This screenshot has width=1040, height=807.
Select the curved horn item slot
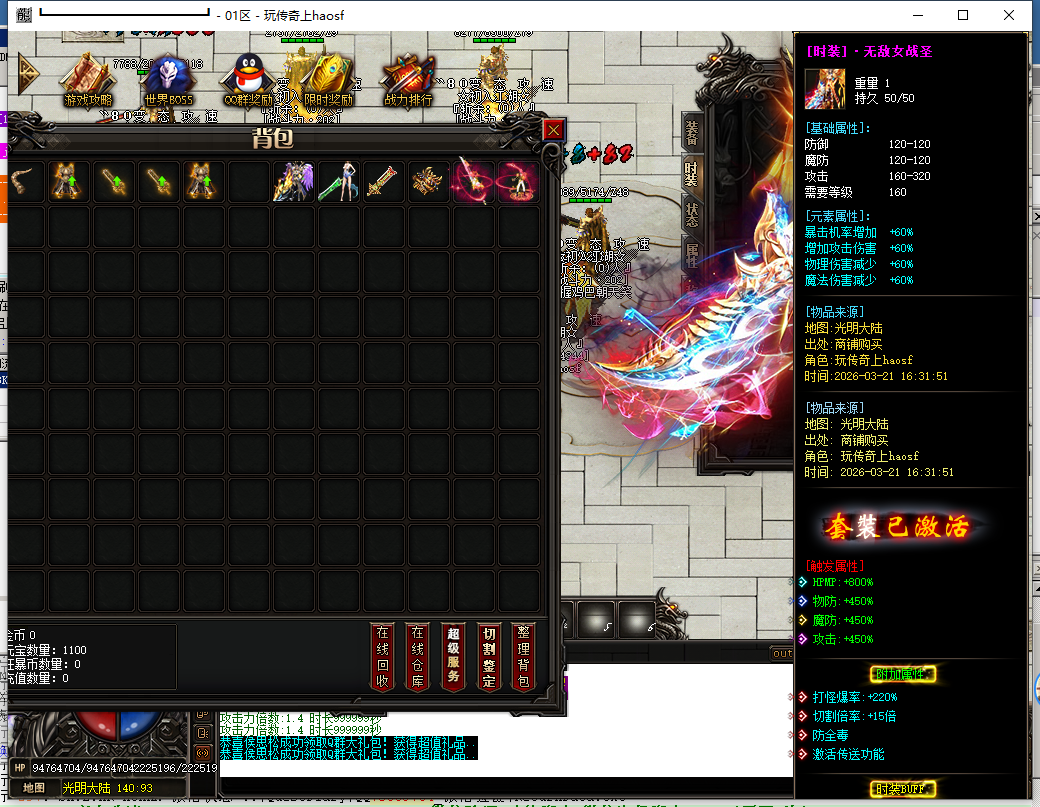coord(24,182)
